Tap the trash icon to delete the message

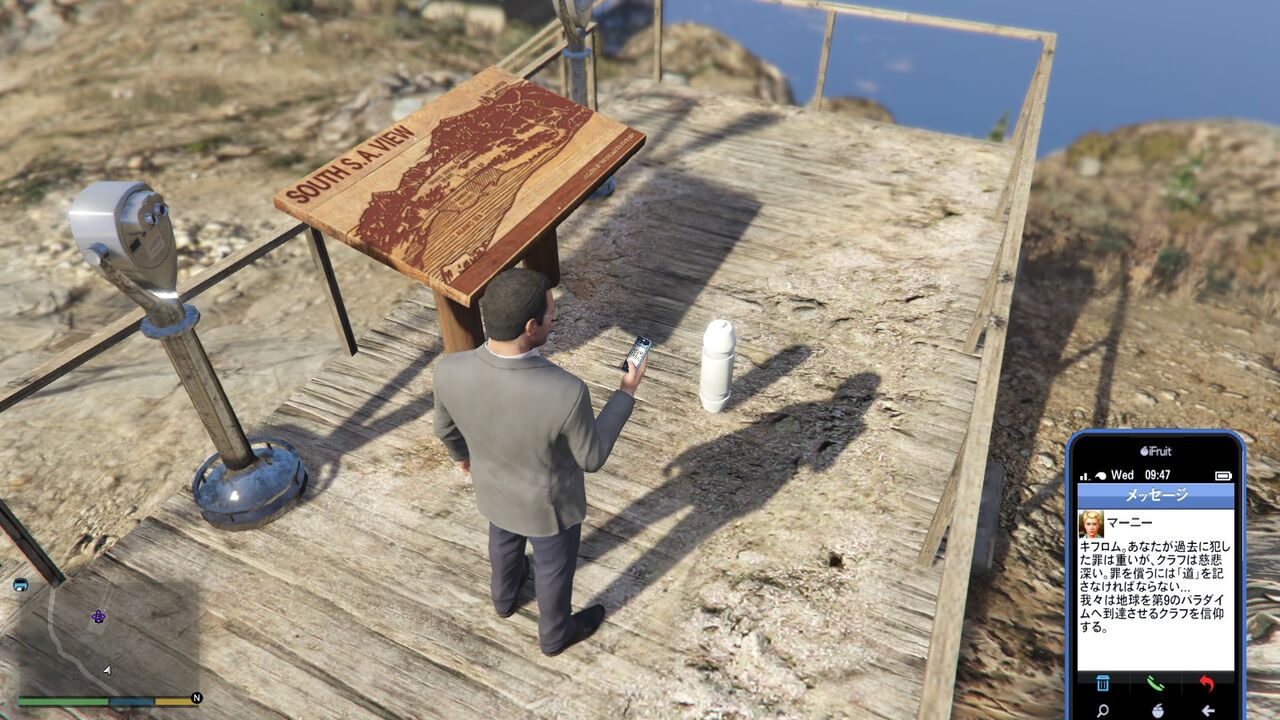(1103, 683)
